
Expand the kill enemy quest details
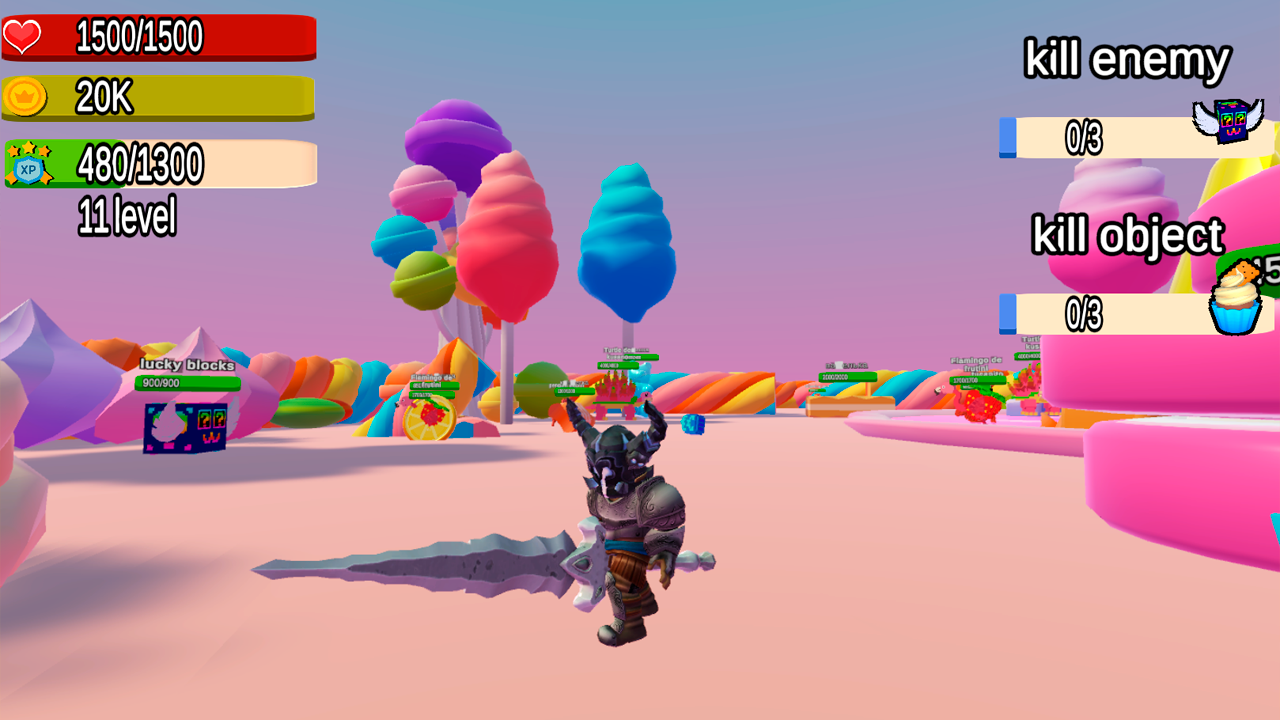(x=1126, y=60)
